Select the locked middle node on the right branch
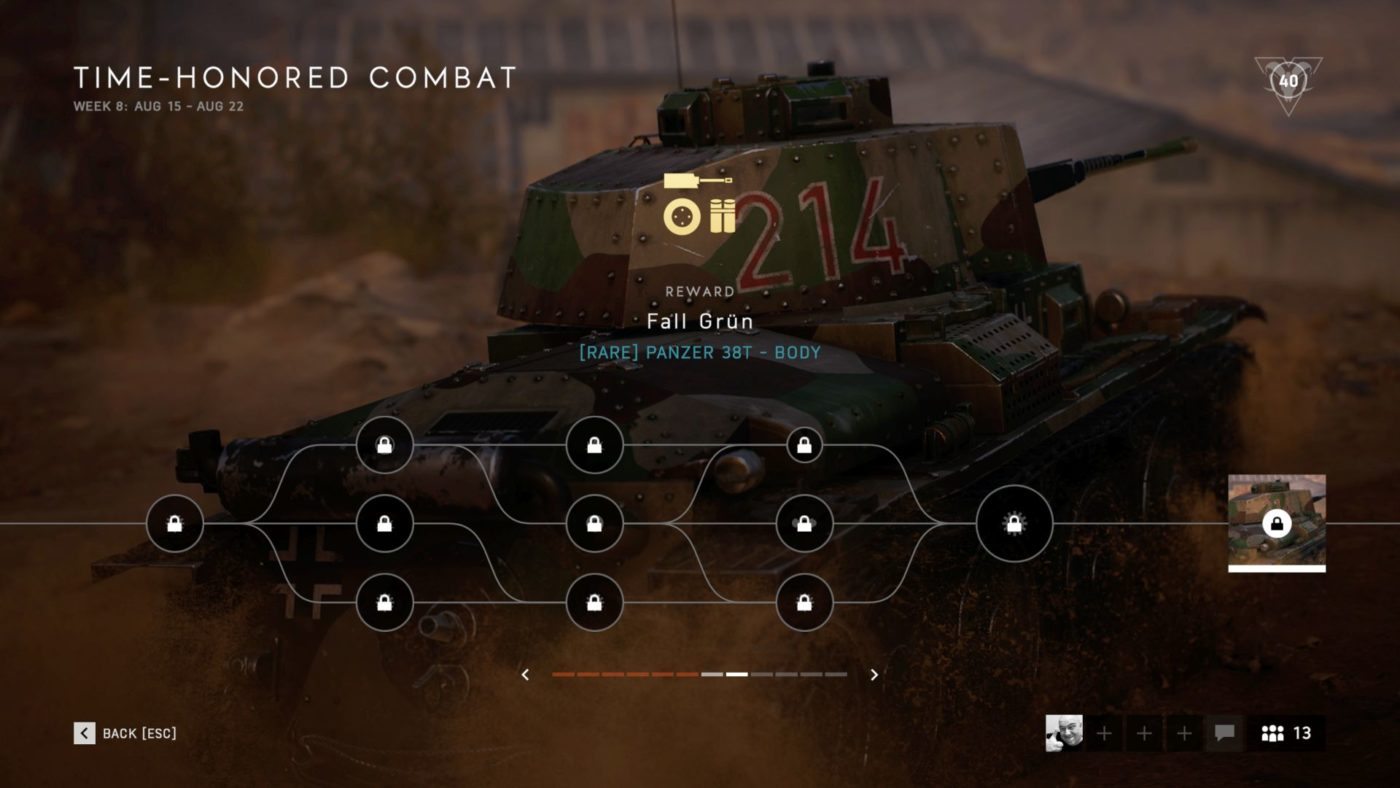 (x=803, y=523)
